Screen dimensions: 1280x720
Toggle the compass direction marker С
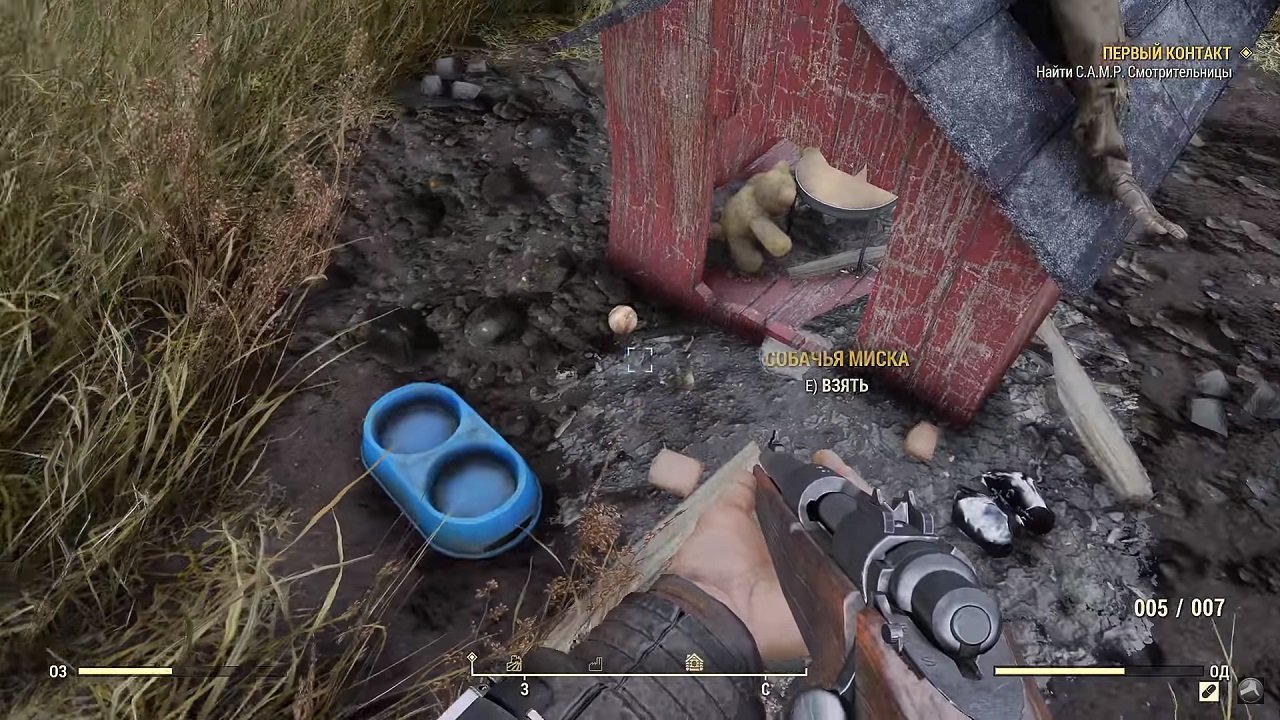[x=766, y=688]
